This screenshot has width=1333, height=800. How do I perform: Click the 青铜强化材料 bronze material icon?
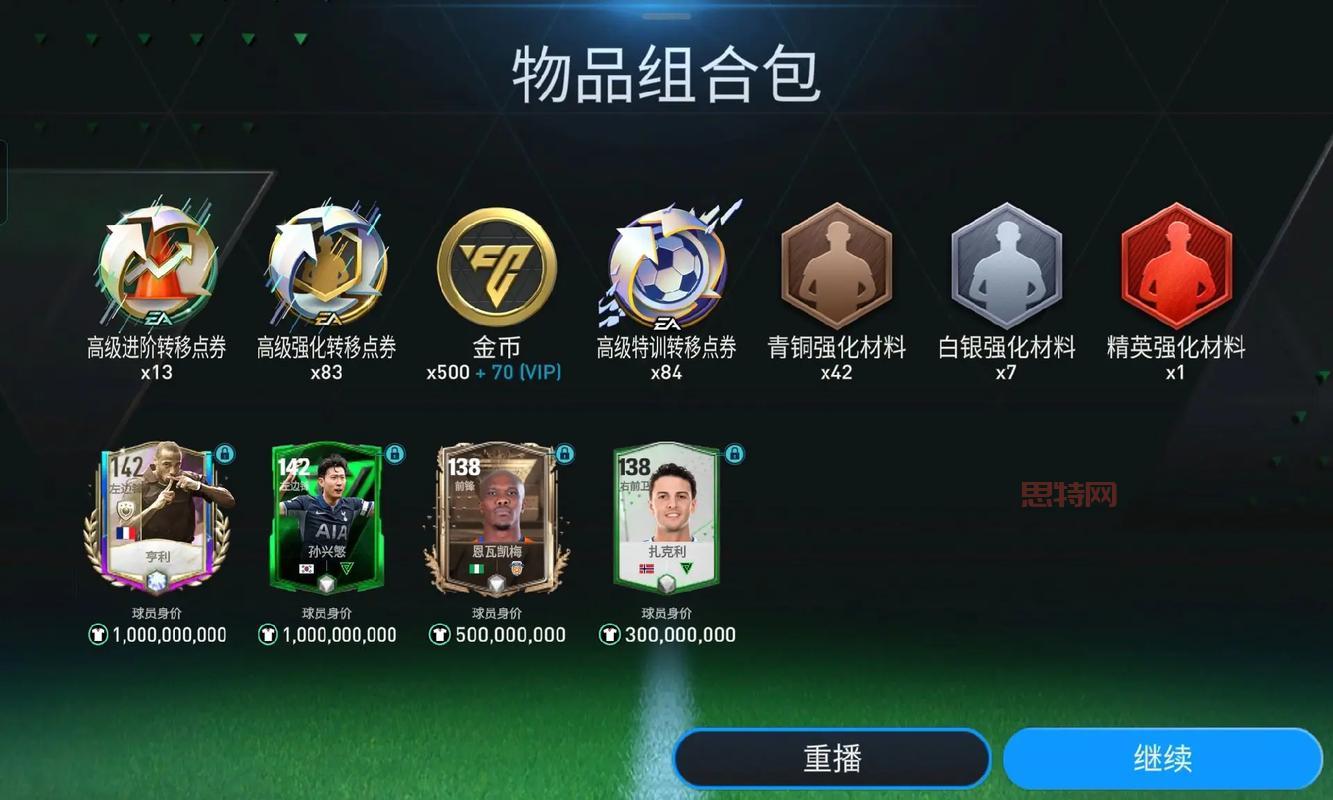coord(837,267)
